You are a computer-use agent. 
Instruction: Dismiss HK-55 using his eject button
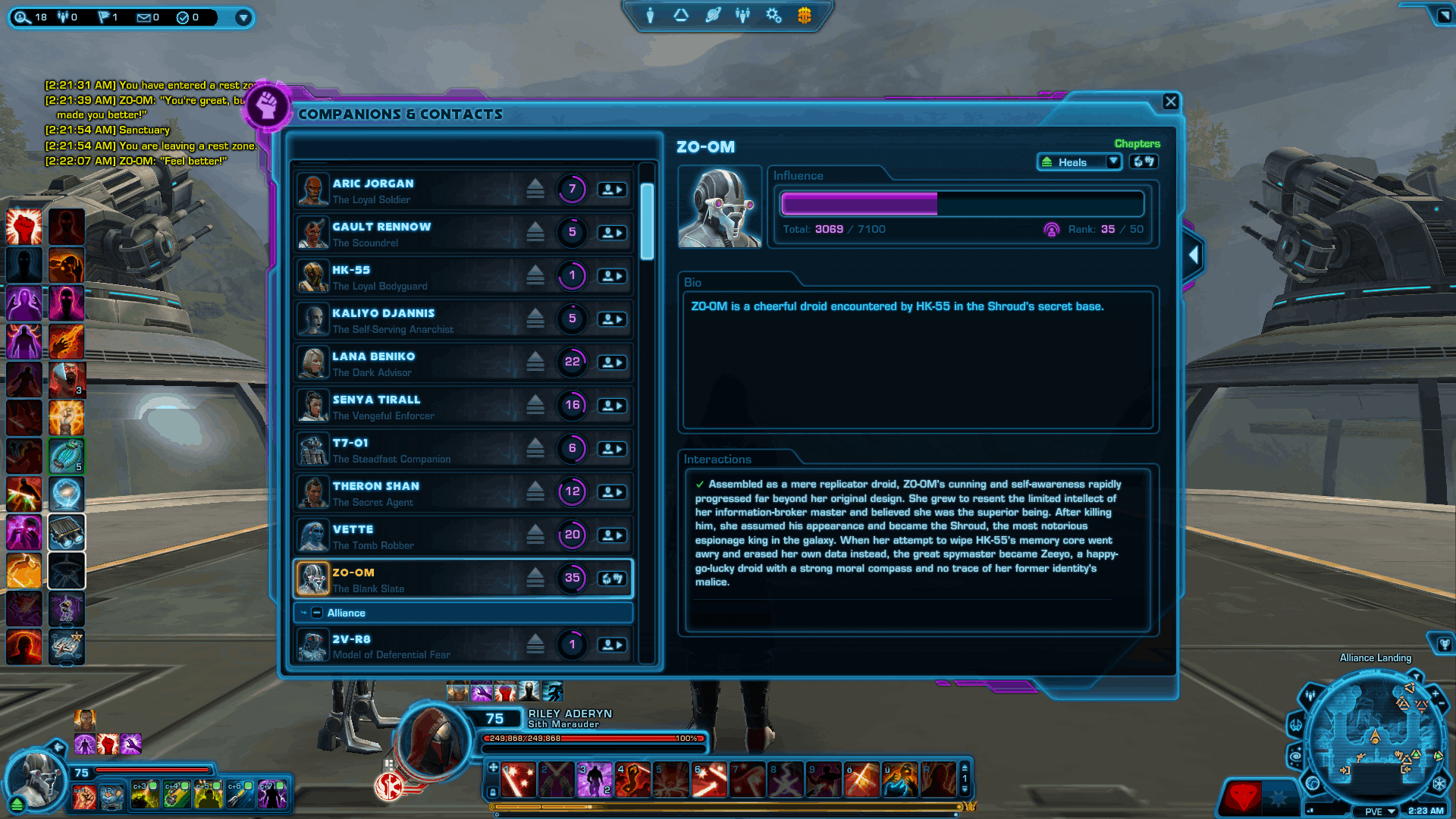pyautogui.click(x=536, y=275)
